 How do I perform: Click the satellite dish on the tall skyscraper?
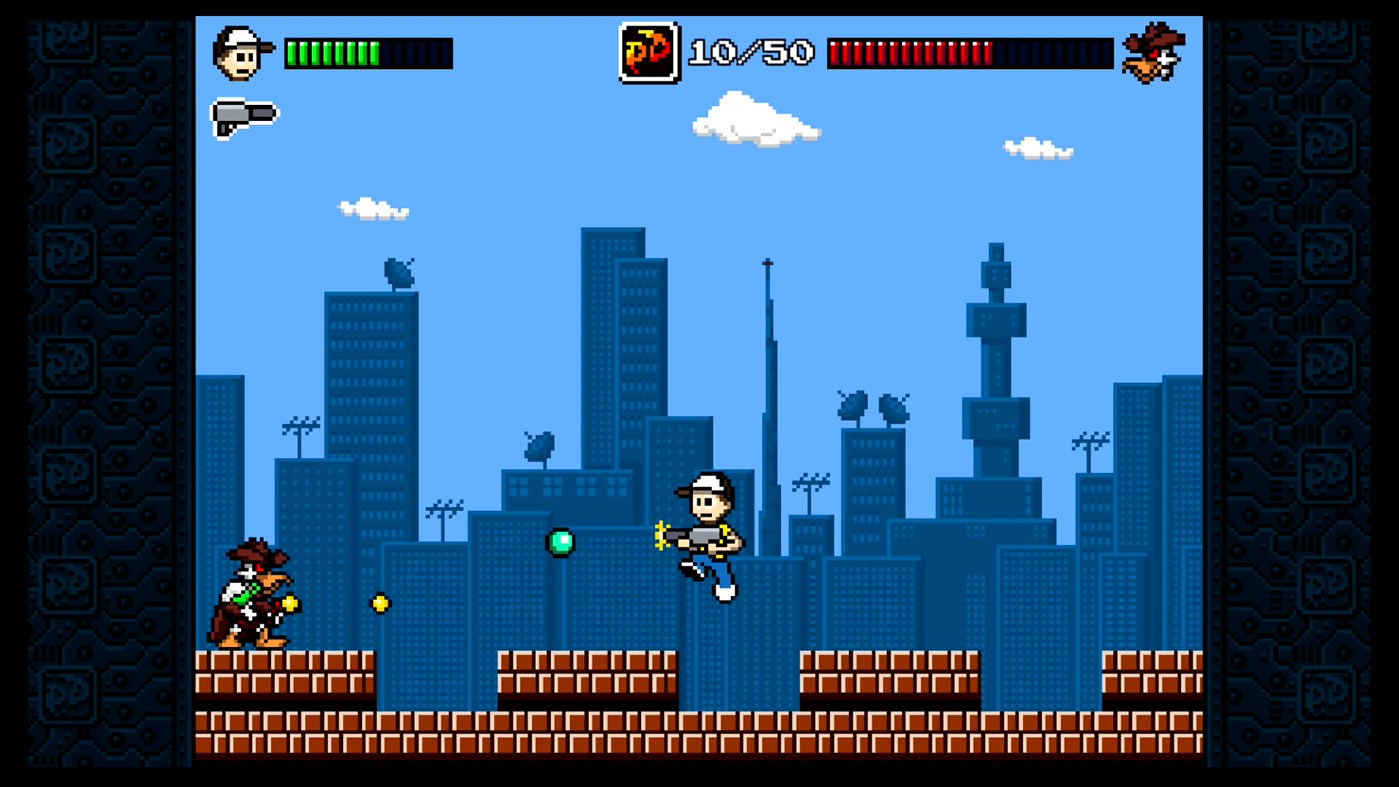[399, 272]
